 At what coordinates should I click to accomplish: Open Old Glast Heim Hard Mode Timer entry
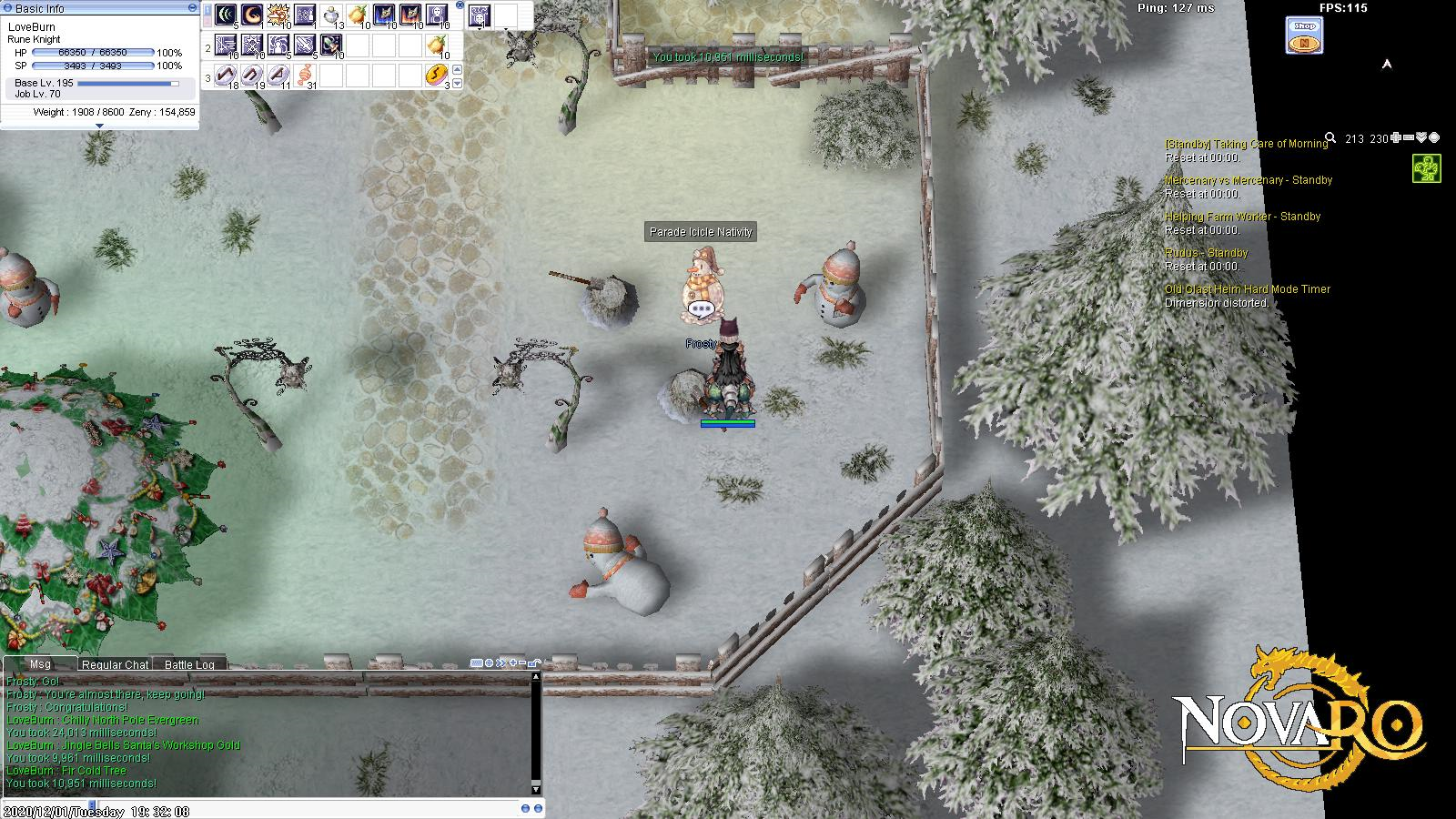point(1247,289)
